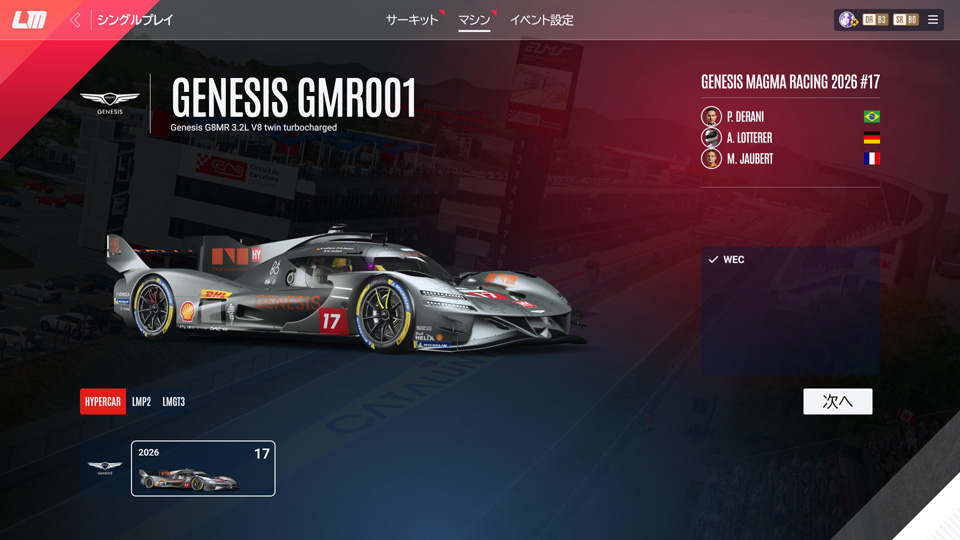This screenshot has width=960, height=540.
Task: Switch to the サーキット tab
Action: pos(412,20)
